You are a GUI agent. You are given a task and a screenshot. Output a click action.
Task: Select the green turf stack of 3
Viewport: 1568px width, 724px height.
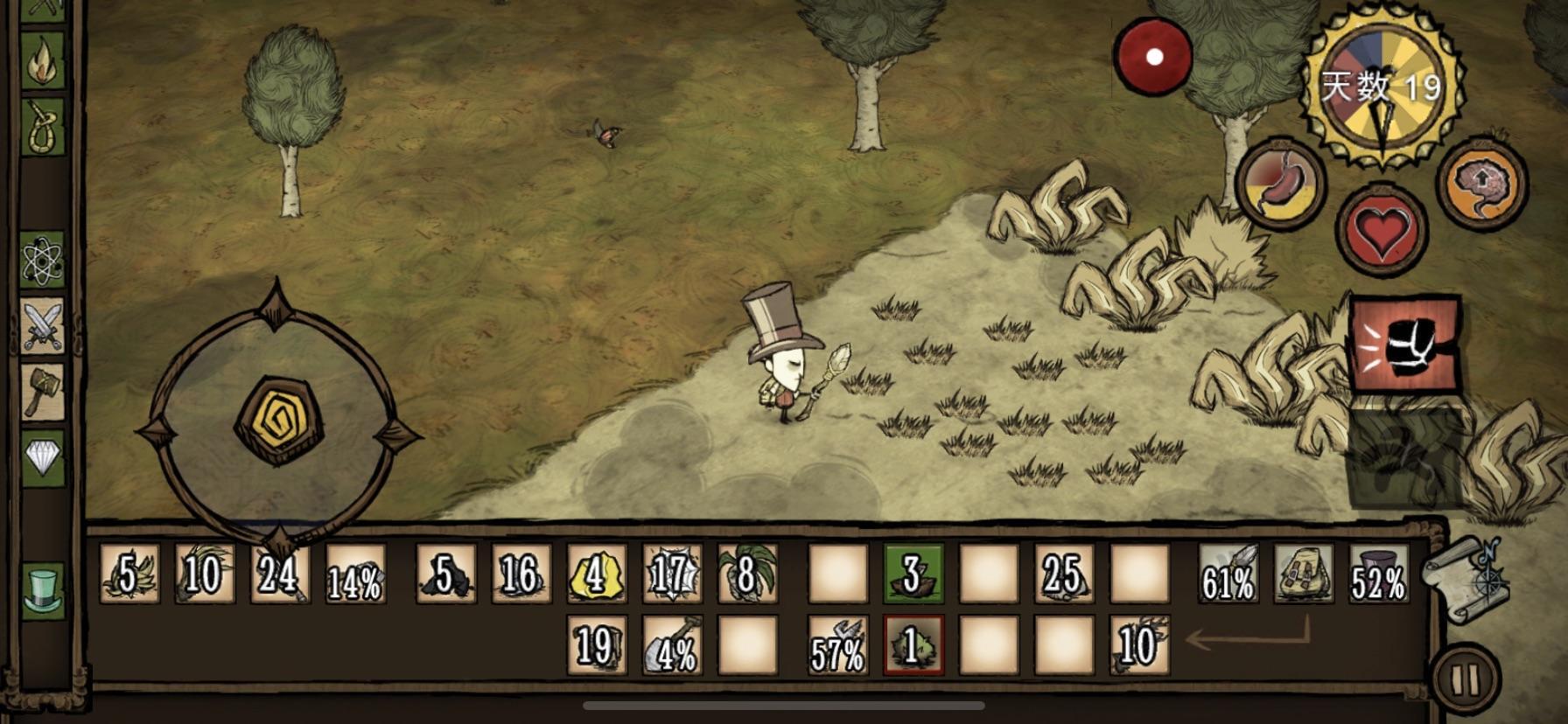click(913, 574)
